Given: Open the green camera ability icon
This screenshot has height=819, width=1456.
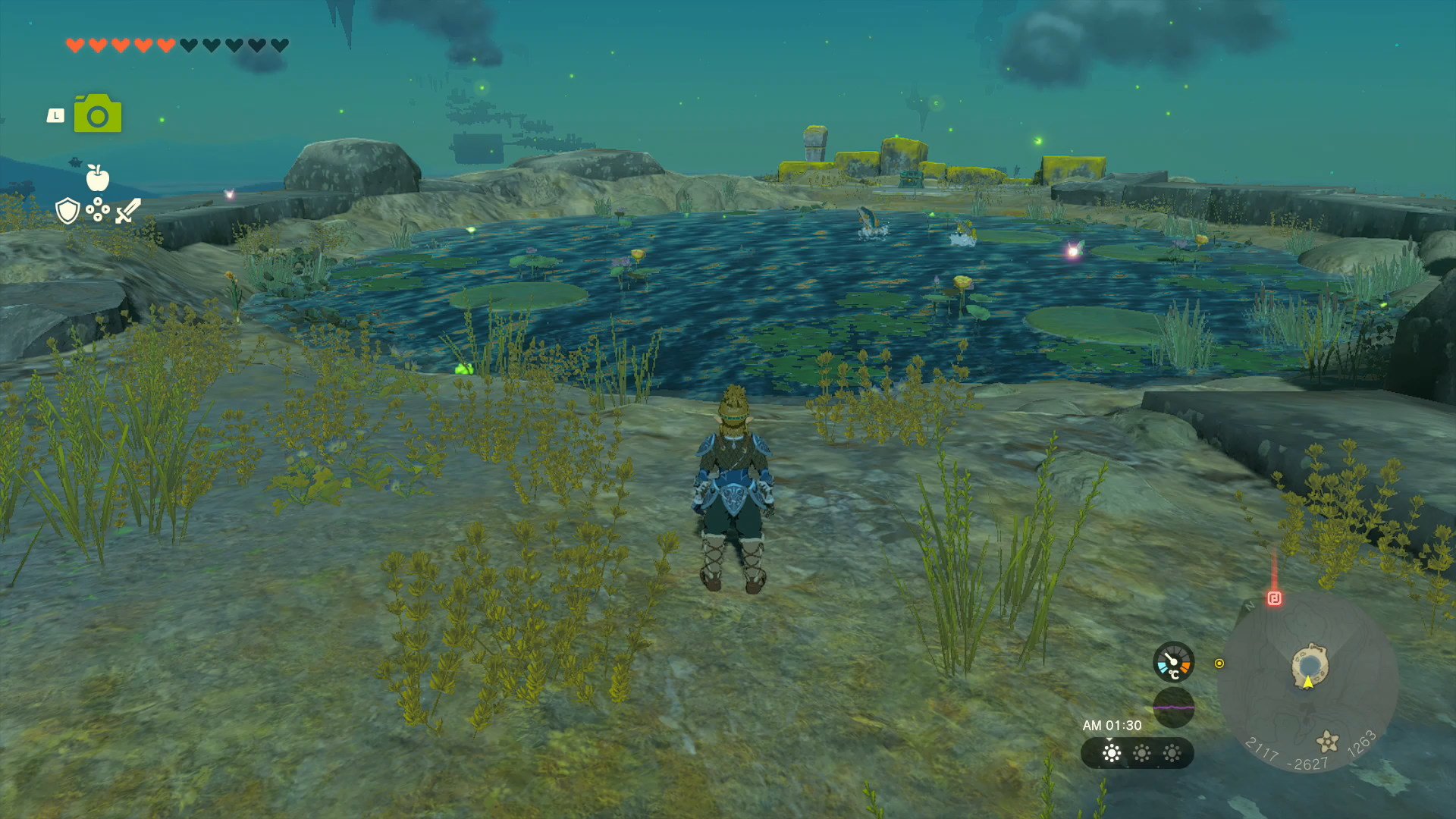Looking at the screenshot, I should [98, 115].
